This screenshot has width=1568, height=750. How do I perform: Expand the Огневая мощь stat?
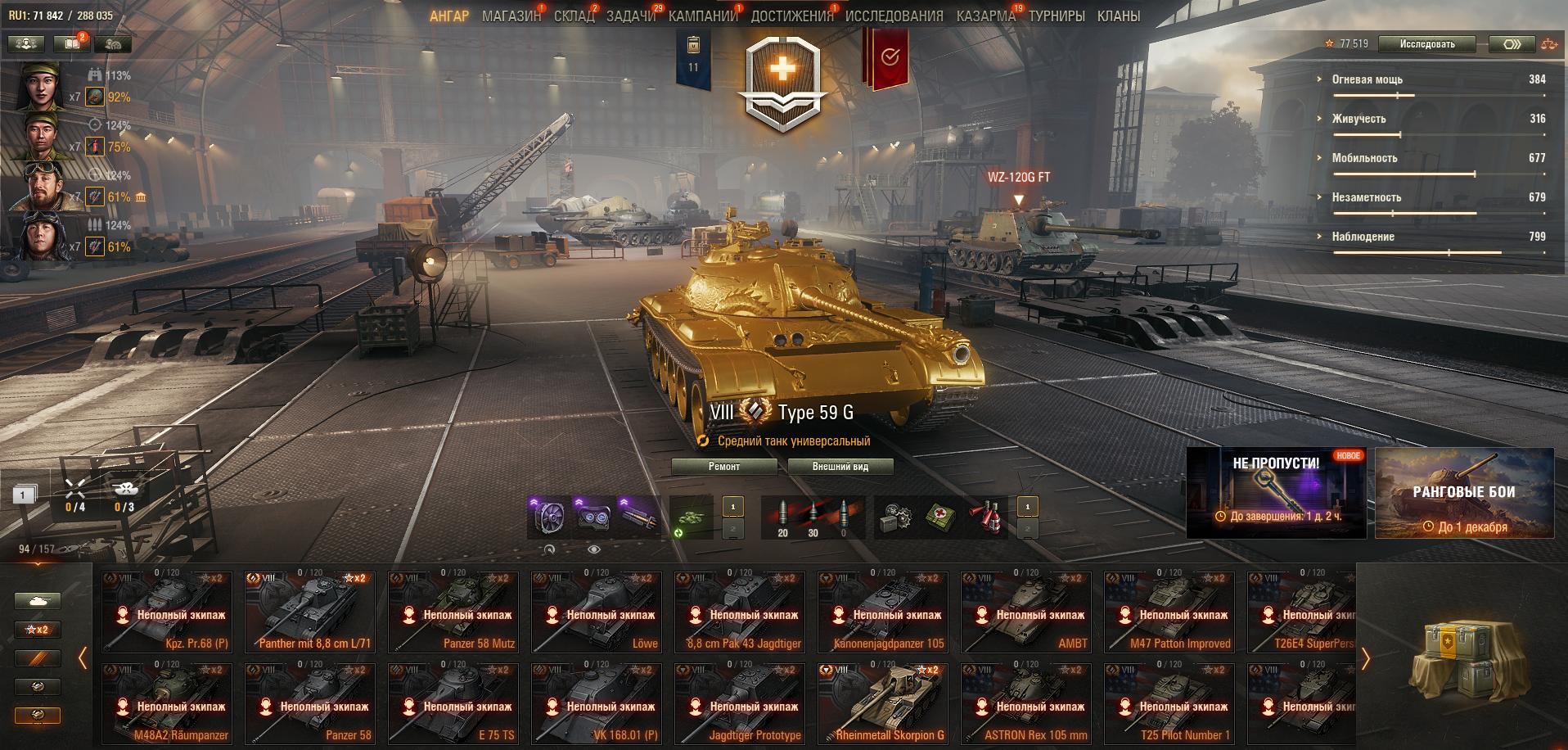coord(1367,79)
